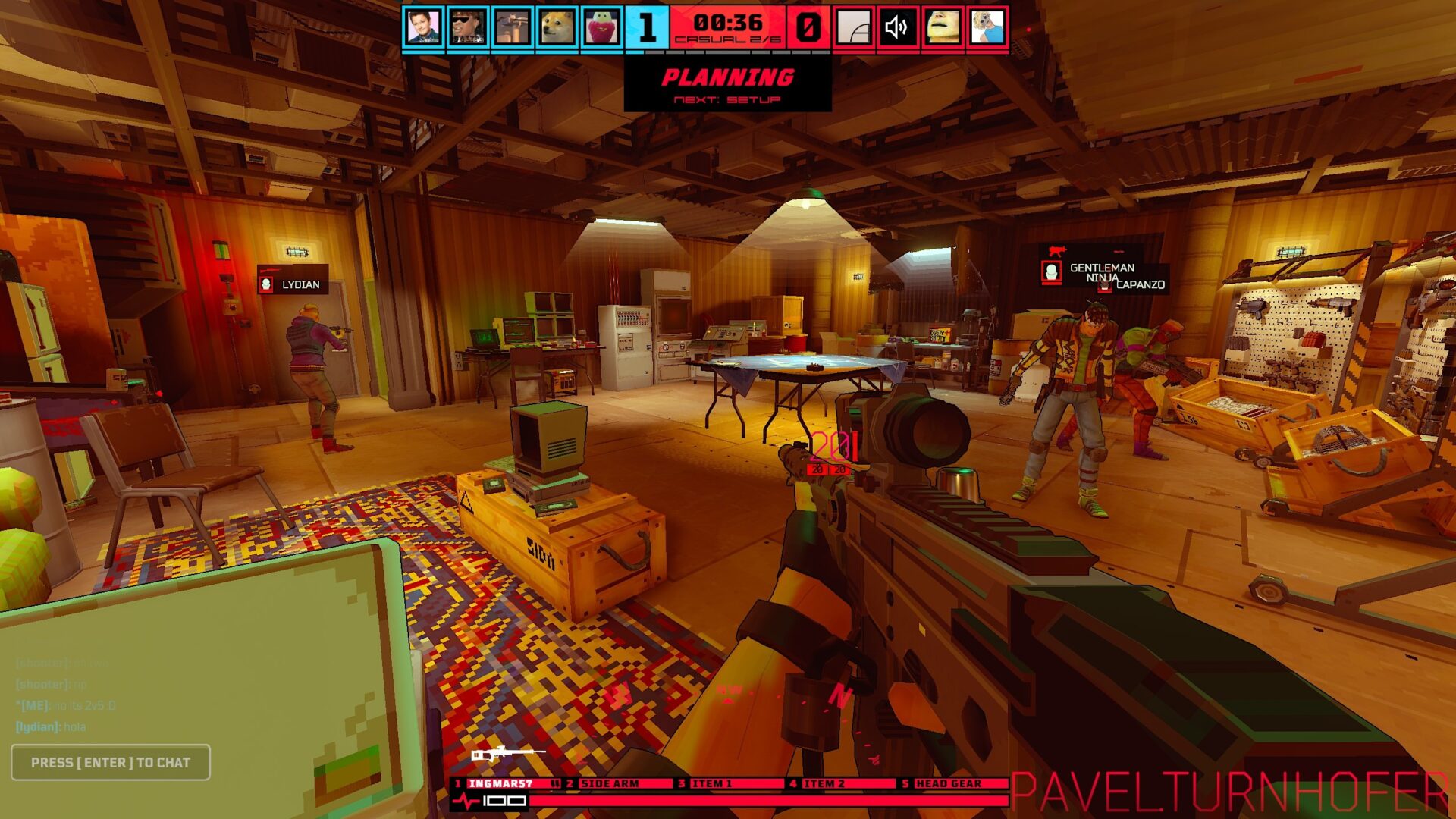Click the blue-shirt cartoon avatar on red team
Viewport: 1456px width, 819px height.
(987, 28)
